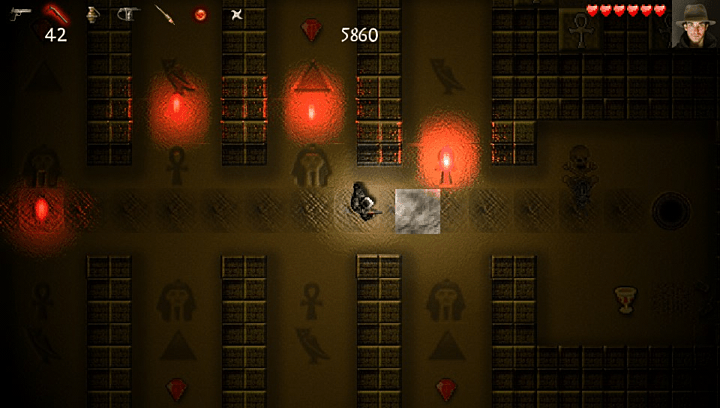Switch to the submachine gun icon

point(128,14)
